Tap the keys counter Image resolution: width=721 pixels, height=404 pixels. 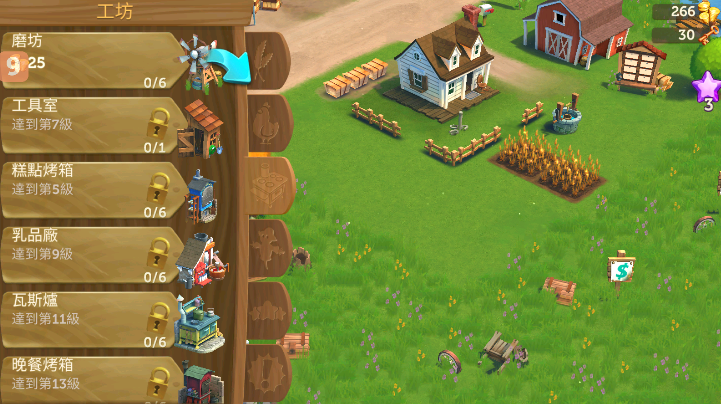pos(686,35)
